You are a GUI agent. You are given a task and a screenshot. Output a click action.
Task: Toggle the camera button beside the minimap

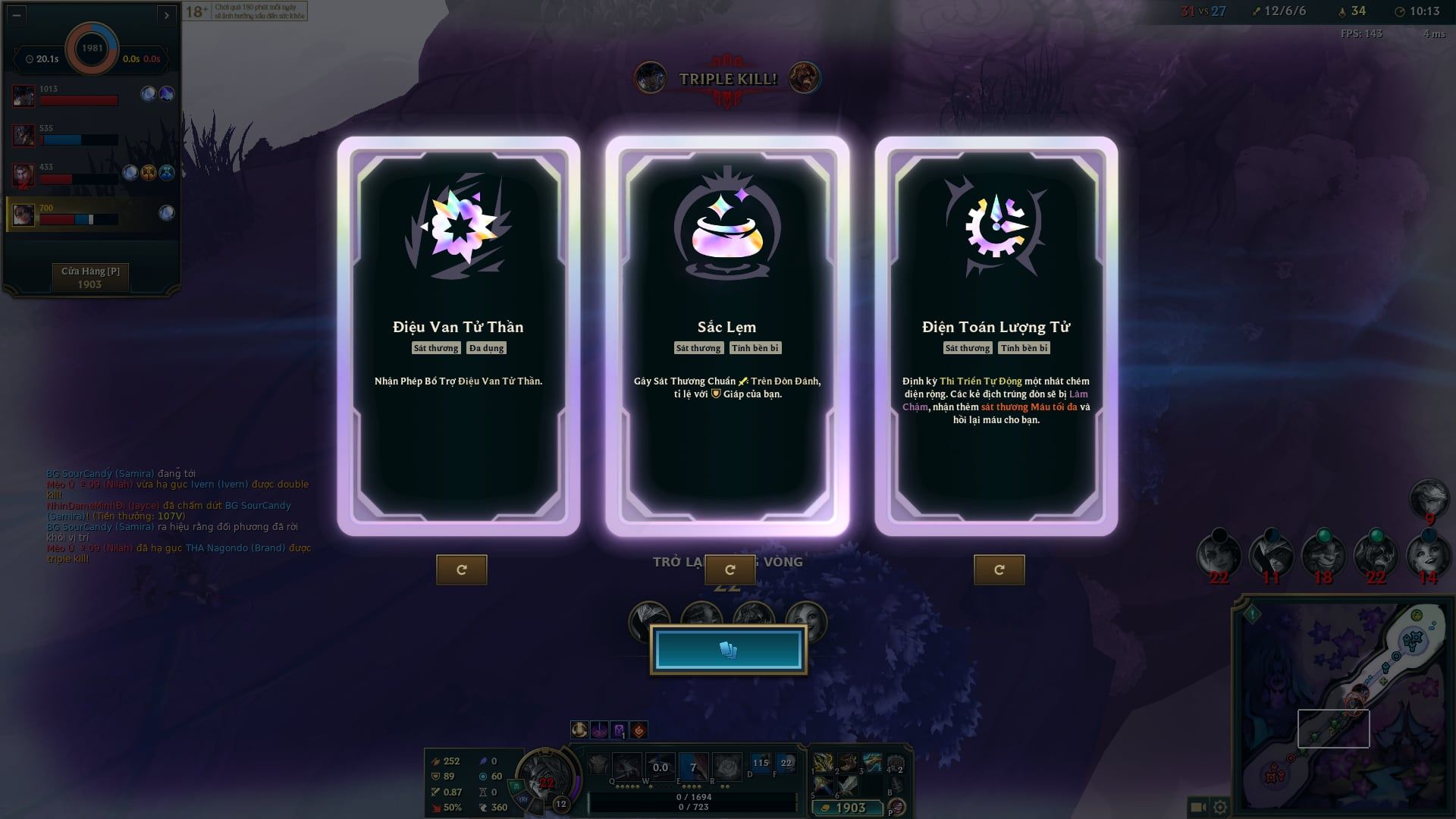click(1199, 808)
